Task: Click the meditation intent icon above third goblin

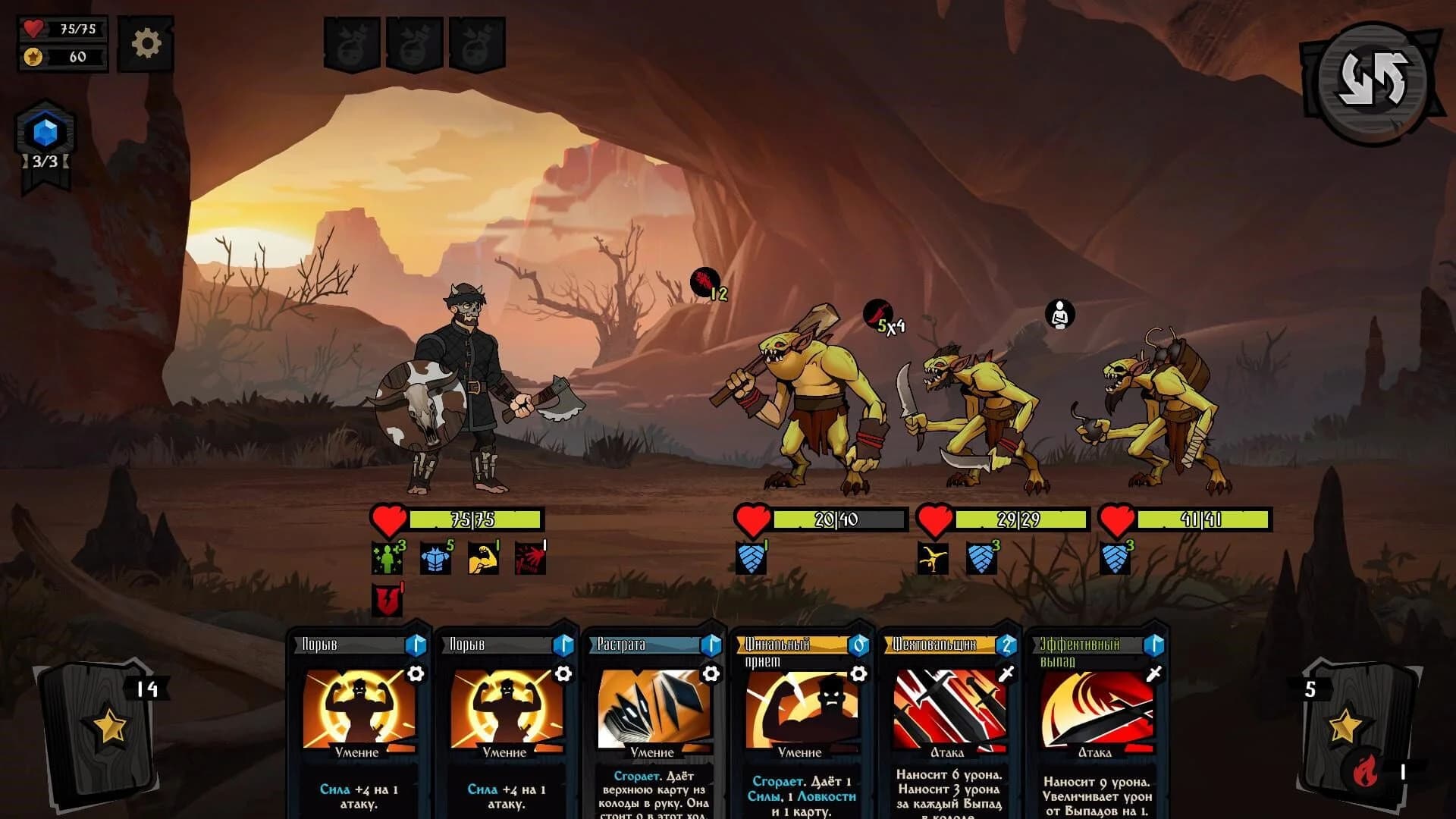Action: coord(1059,314)
